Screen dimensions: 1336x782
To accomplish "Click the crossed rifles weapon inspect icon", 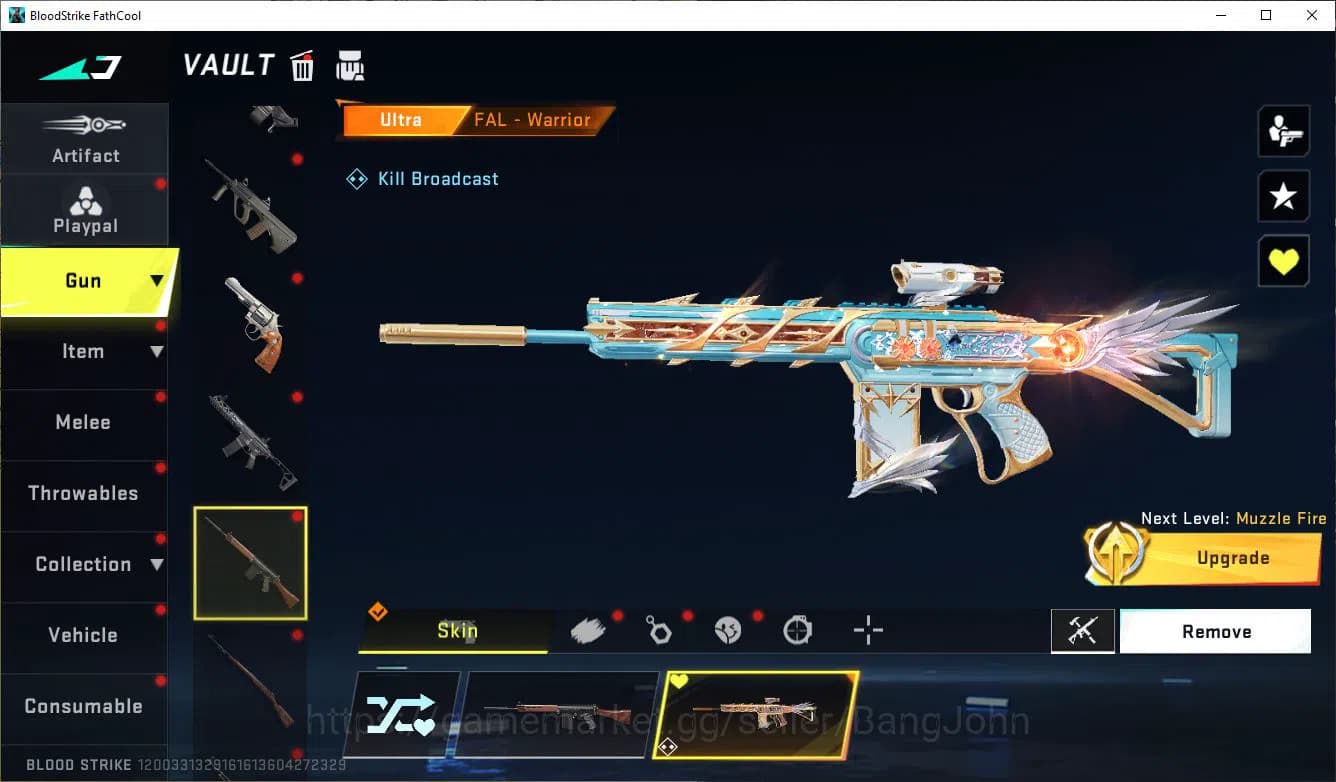I will (x=1083, y=630).
